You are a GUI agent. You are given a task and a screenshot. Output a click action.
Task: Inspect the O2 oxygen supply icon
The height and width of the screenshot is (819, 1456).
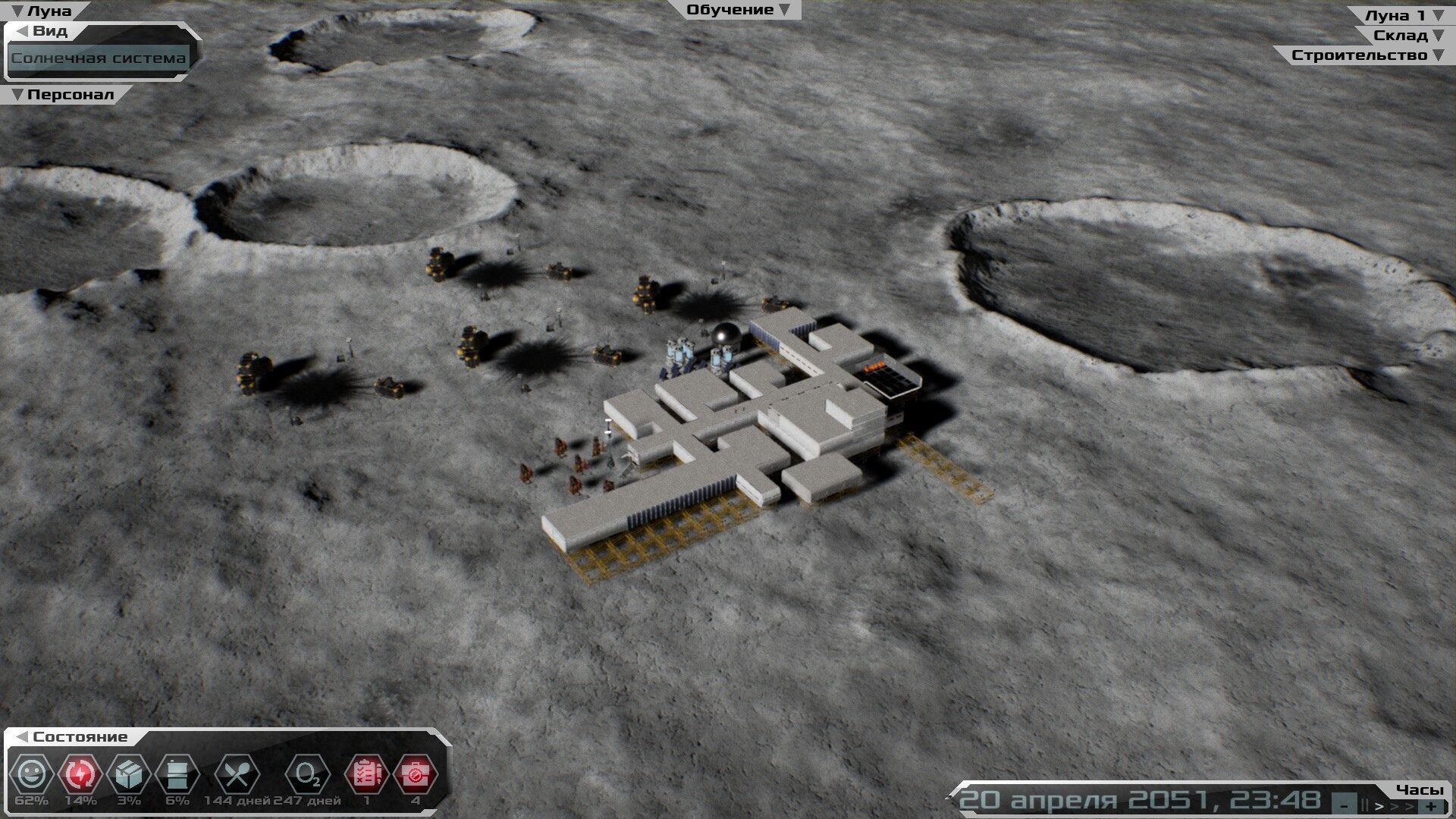(x=307, y=774)
